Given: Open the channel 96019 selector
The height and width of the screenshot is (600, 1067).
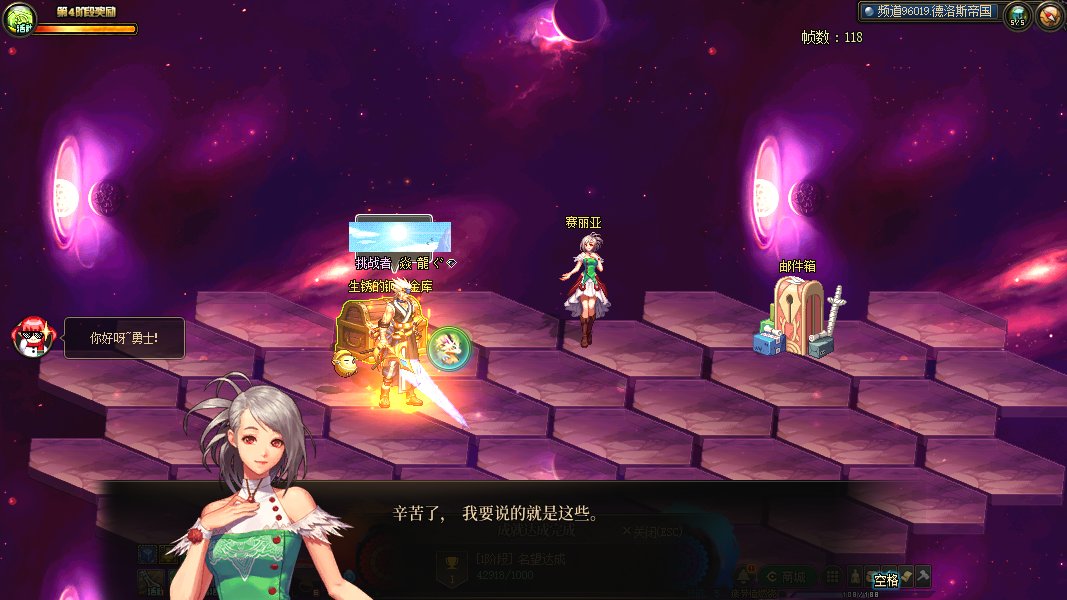Looking at the screenshot, I should pos(928,11).
